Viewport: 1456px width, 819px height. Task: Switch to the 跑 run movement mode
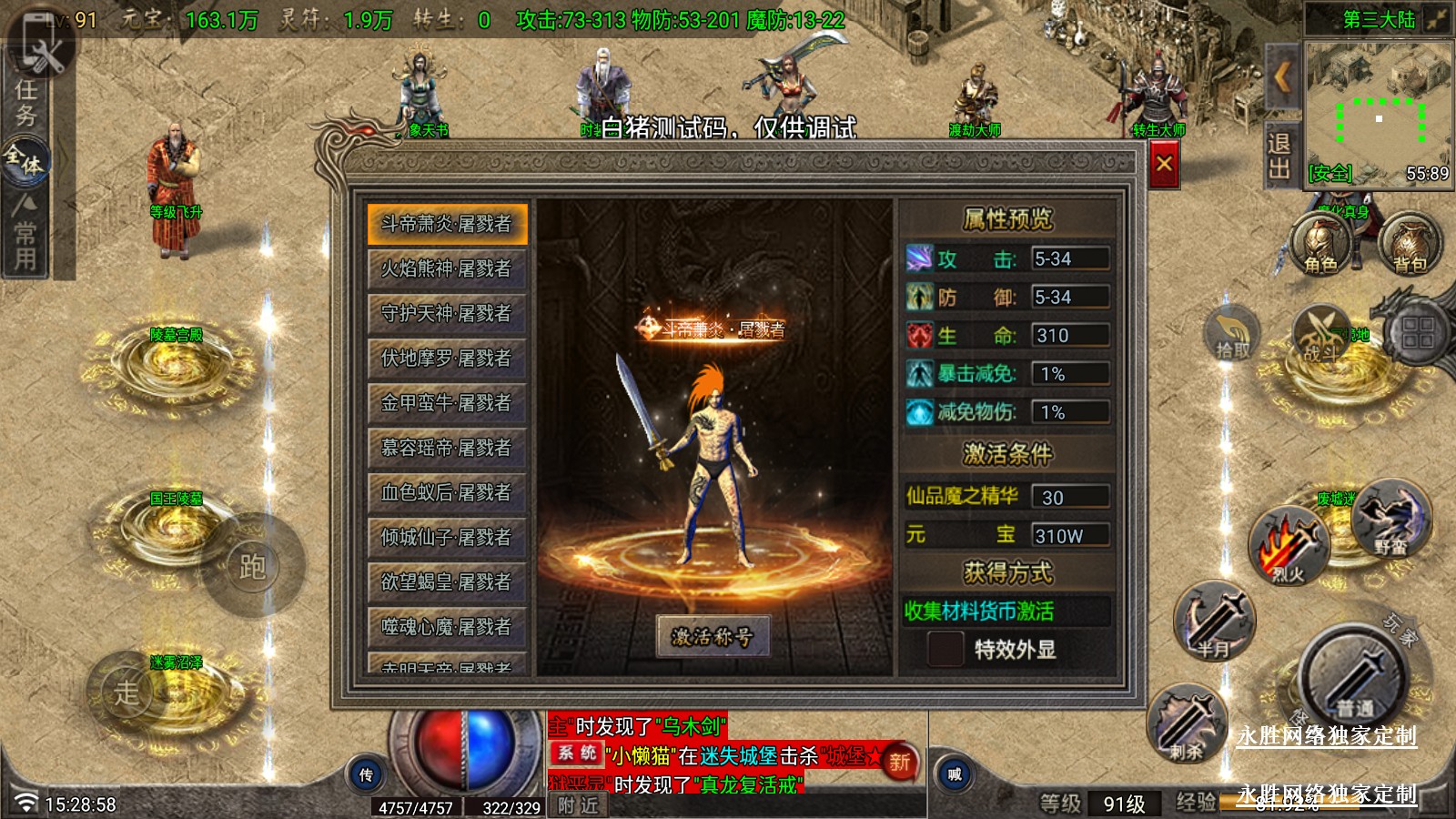click(252, 566)
